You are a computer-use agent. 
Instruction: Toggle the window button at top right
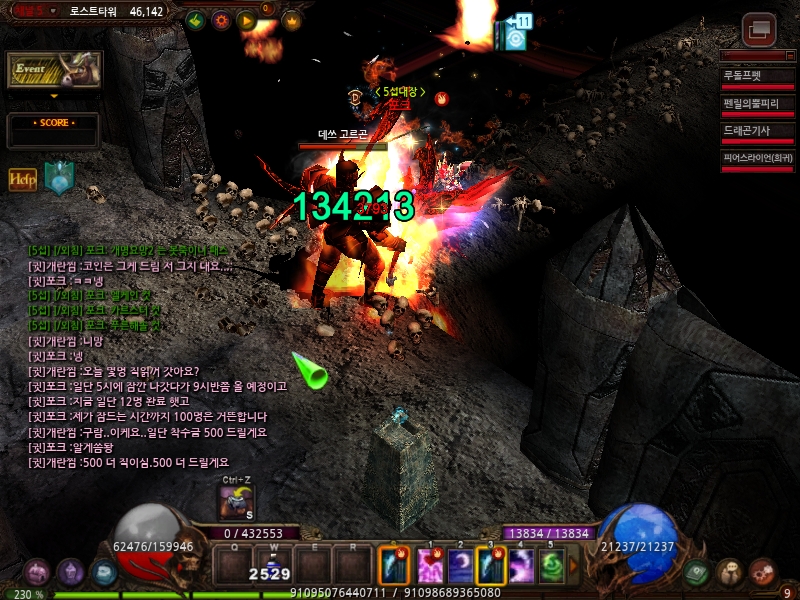pos(760,29)
